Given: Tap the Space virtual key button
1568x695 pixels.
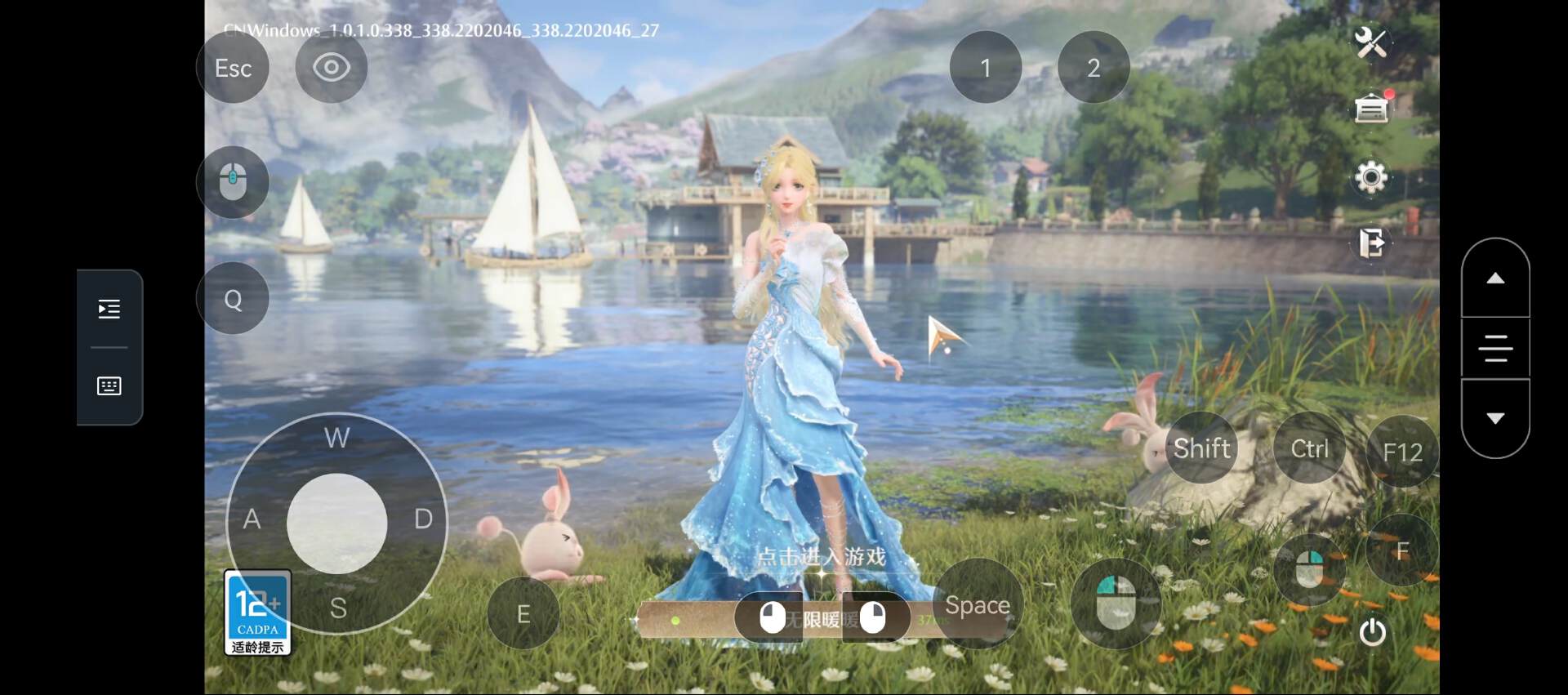Looking at the screenshot, I should coord(977,605).
